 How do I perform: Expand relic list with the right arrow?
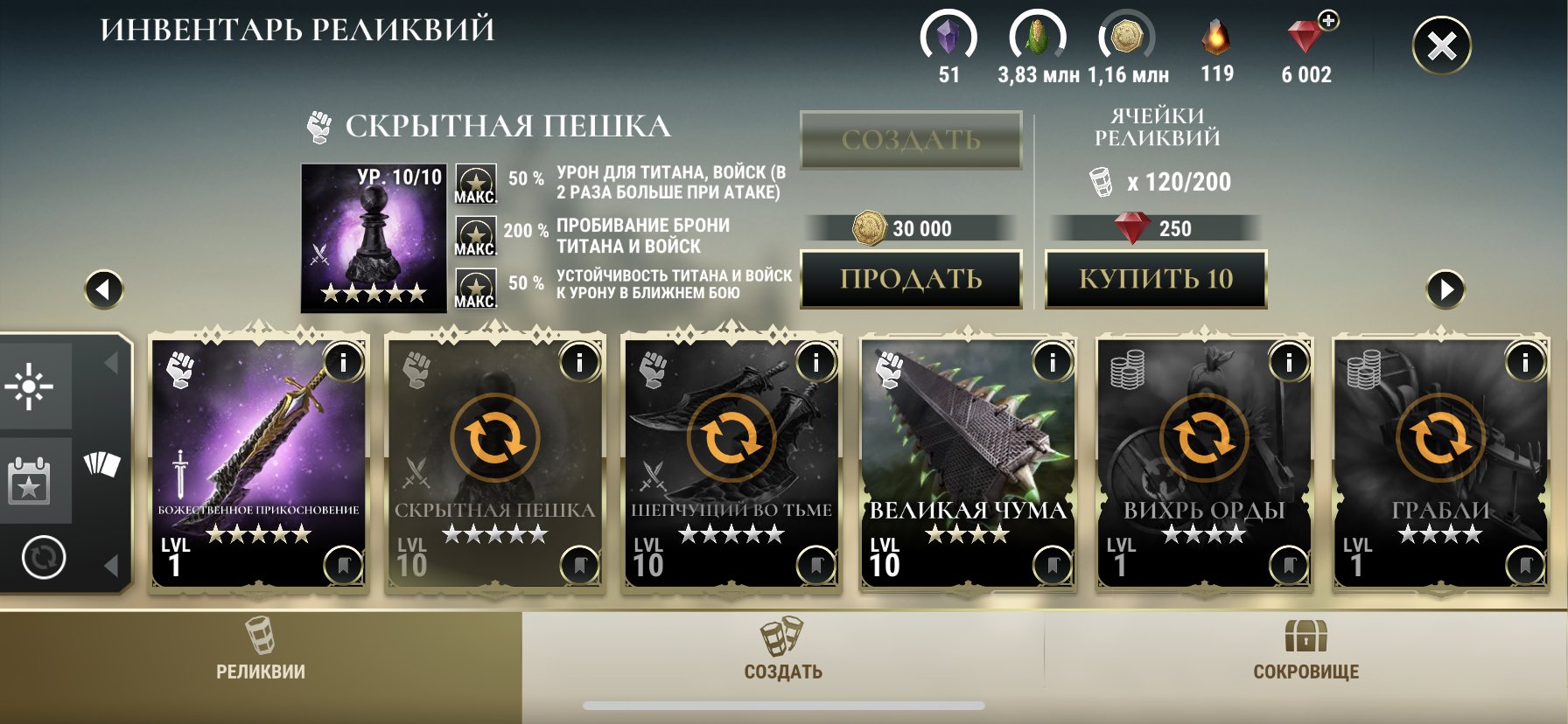click(1445, 289)
